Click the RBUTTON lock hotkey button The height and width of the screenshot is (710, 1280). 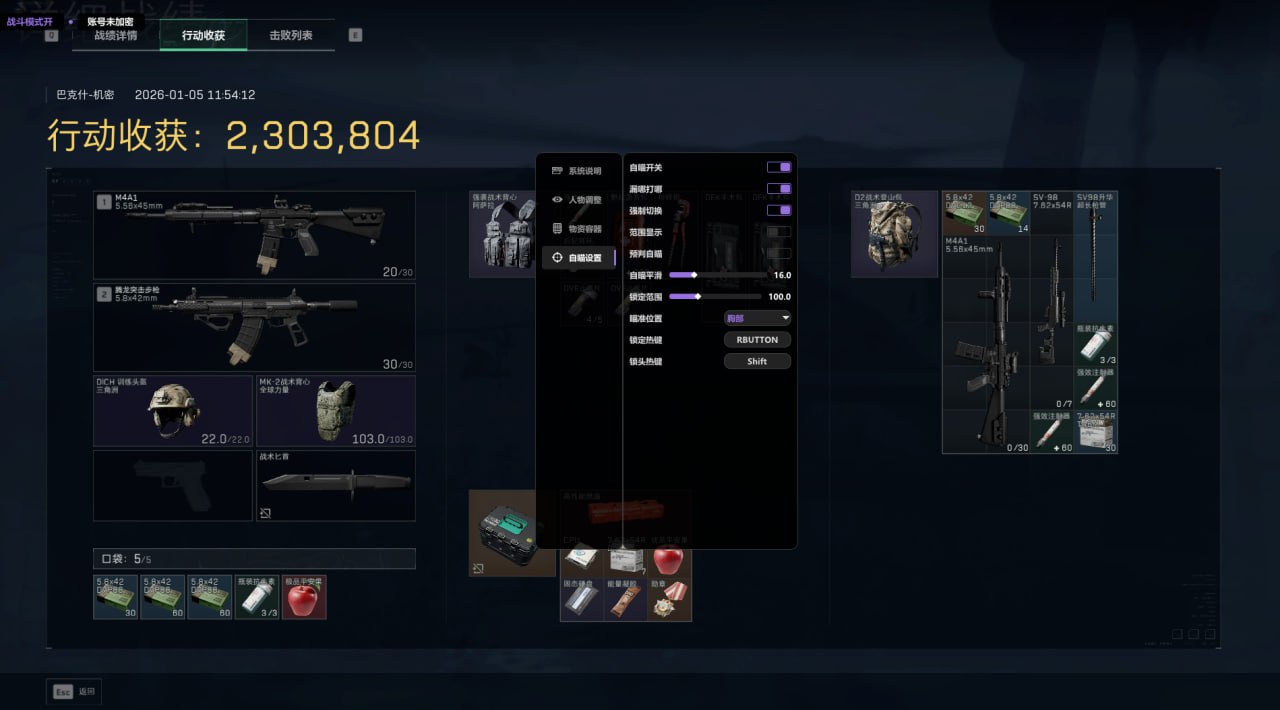point(757,340)
